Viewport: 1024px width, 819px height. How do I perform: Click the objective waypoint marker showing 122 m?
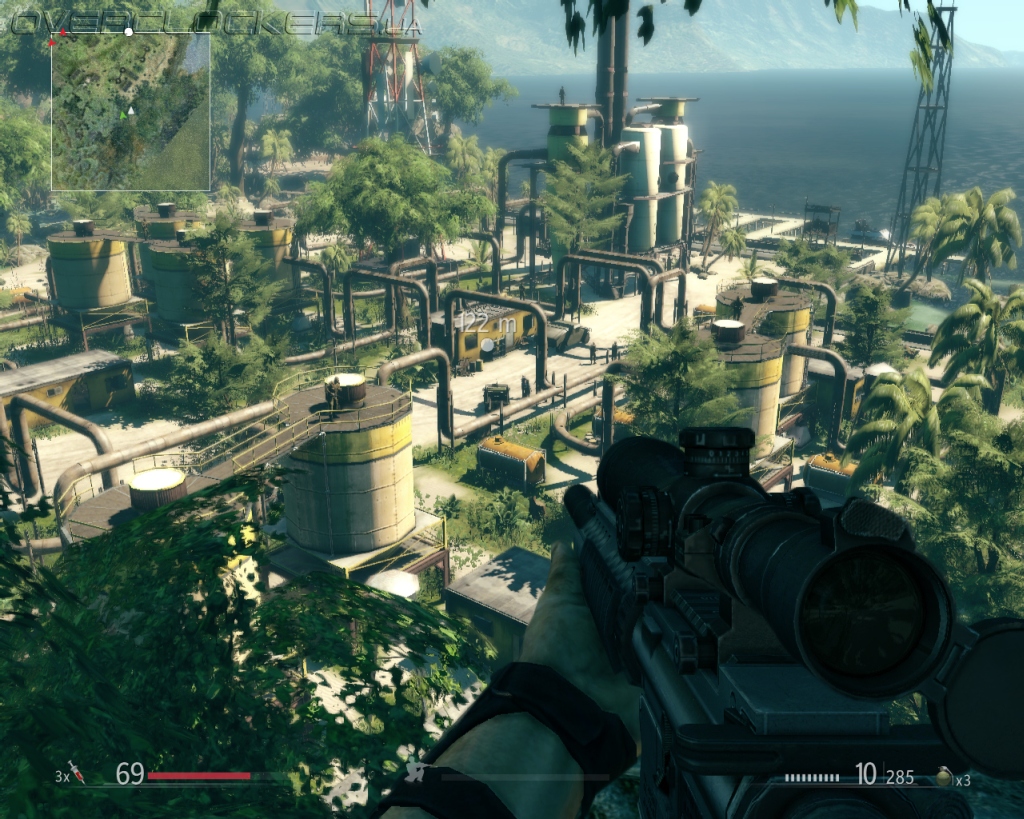487,345
